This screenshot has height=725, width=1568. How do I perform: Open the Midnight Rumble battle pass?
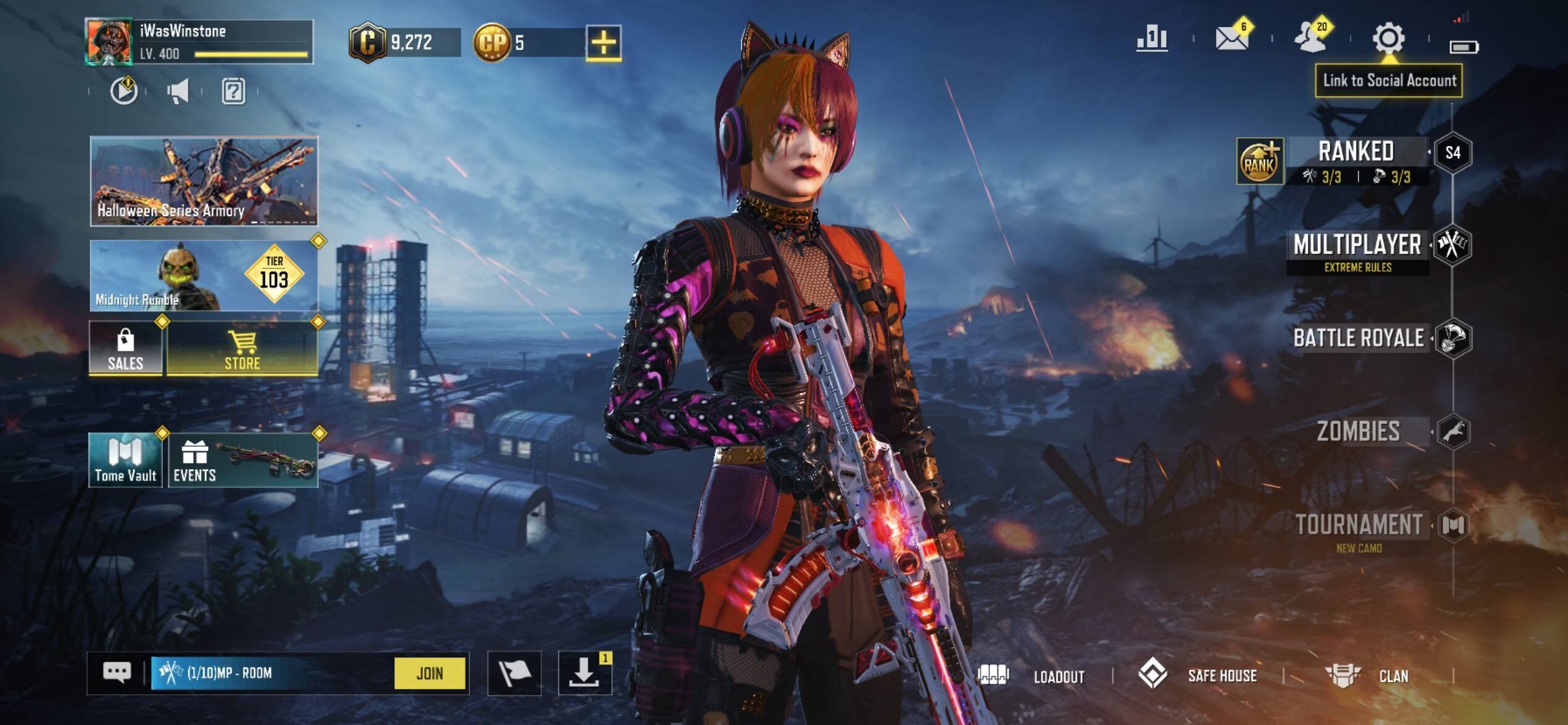point(204,276)
